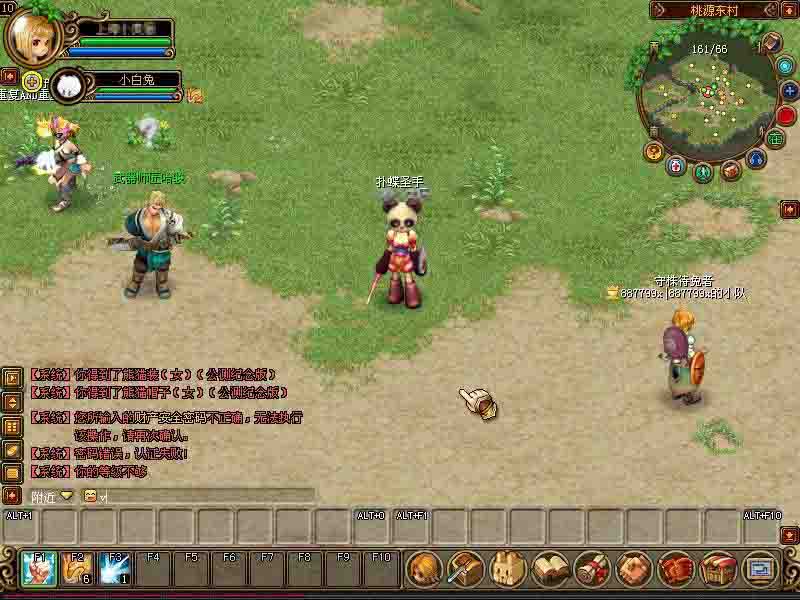Image resolution: width=800 pixels, height=600 pixels.
Task: Click the red round button beside minimap
Action: tap(786, 116)
